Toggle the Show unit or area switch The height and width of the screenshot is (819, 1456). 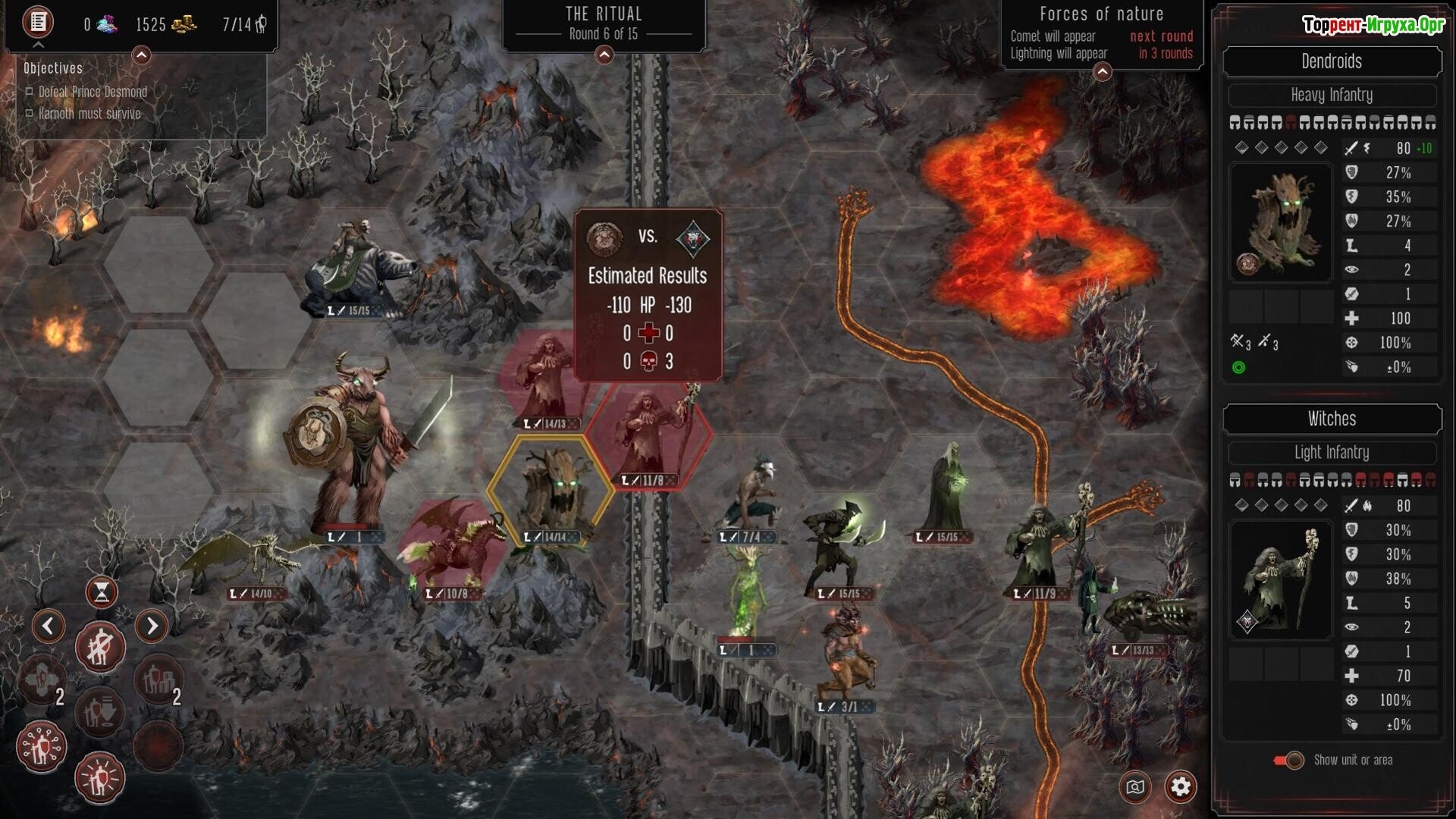click(1289, 760)
